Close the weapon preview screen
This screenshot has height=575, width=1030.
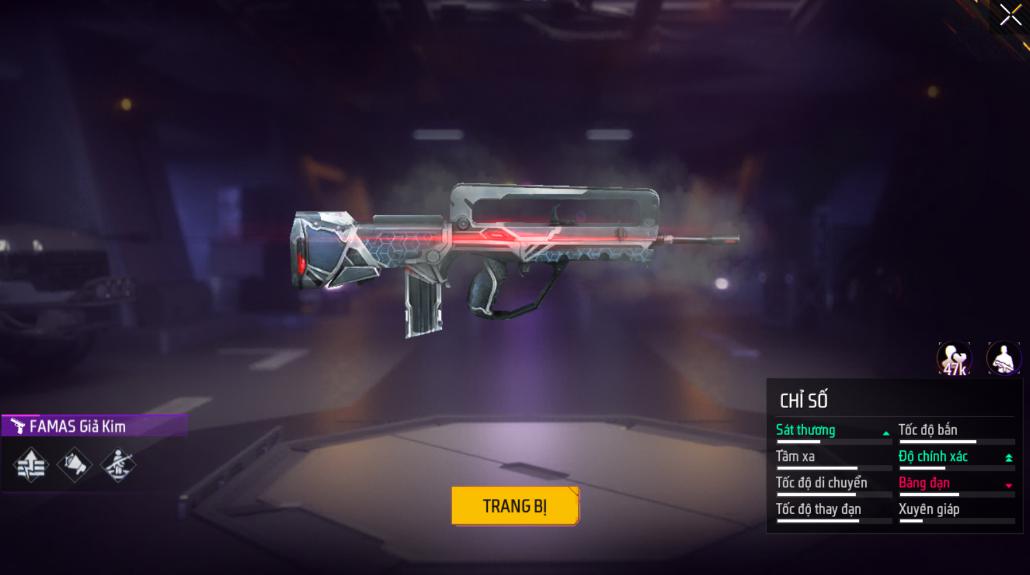tap(1010, 15)
